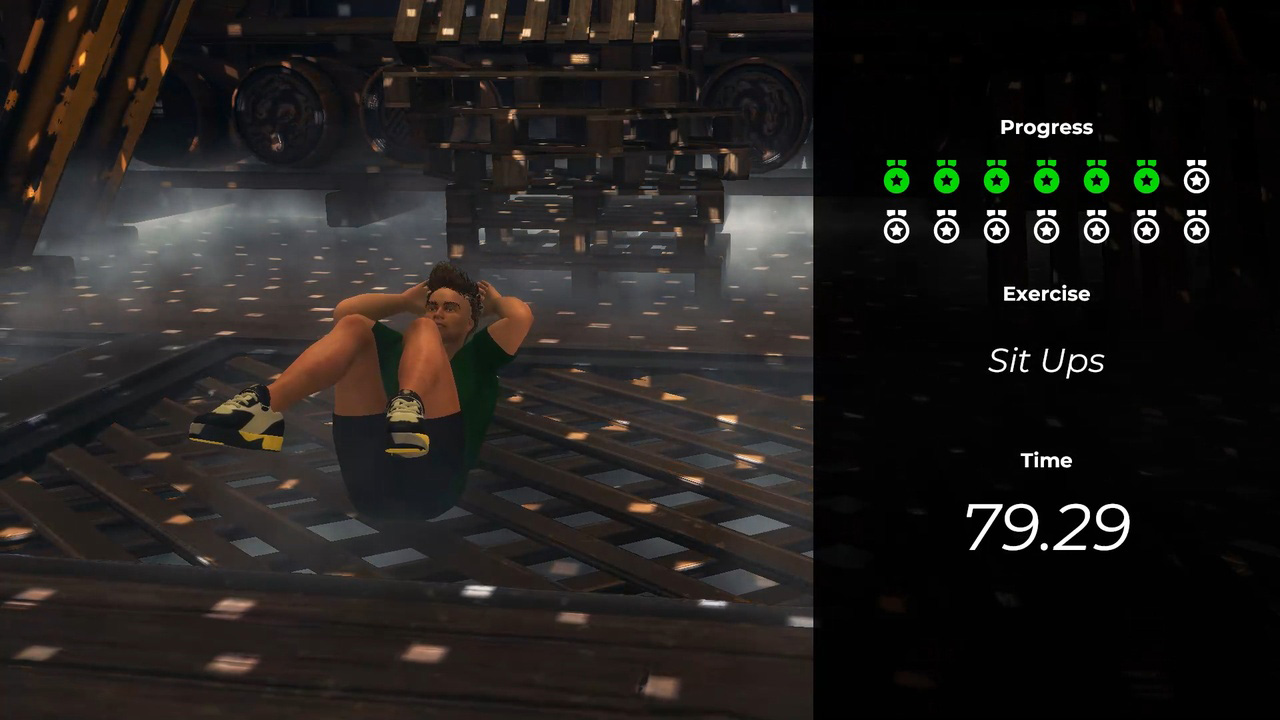This screenshot has width=1280, height=720.
Task: Click the middle white medal of the second row
Action: [1046, 229]
